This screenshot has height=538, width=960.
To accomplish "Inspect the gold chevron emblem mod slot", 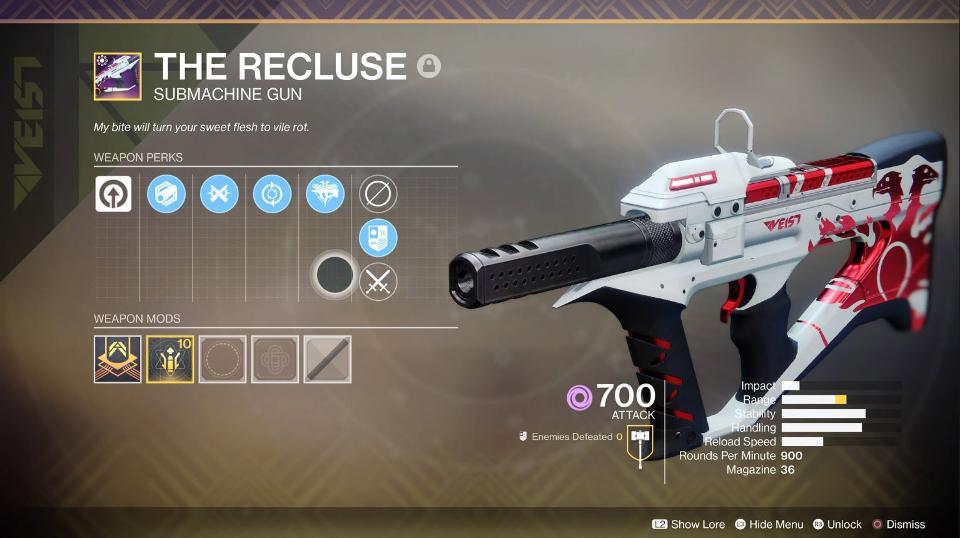I will tap(118, 359).
